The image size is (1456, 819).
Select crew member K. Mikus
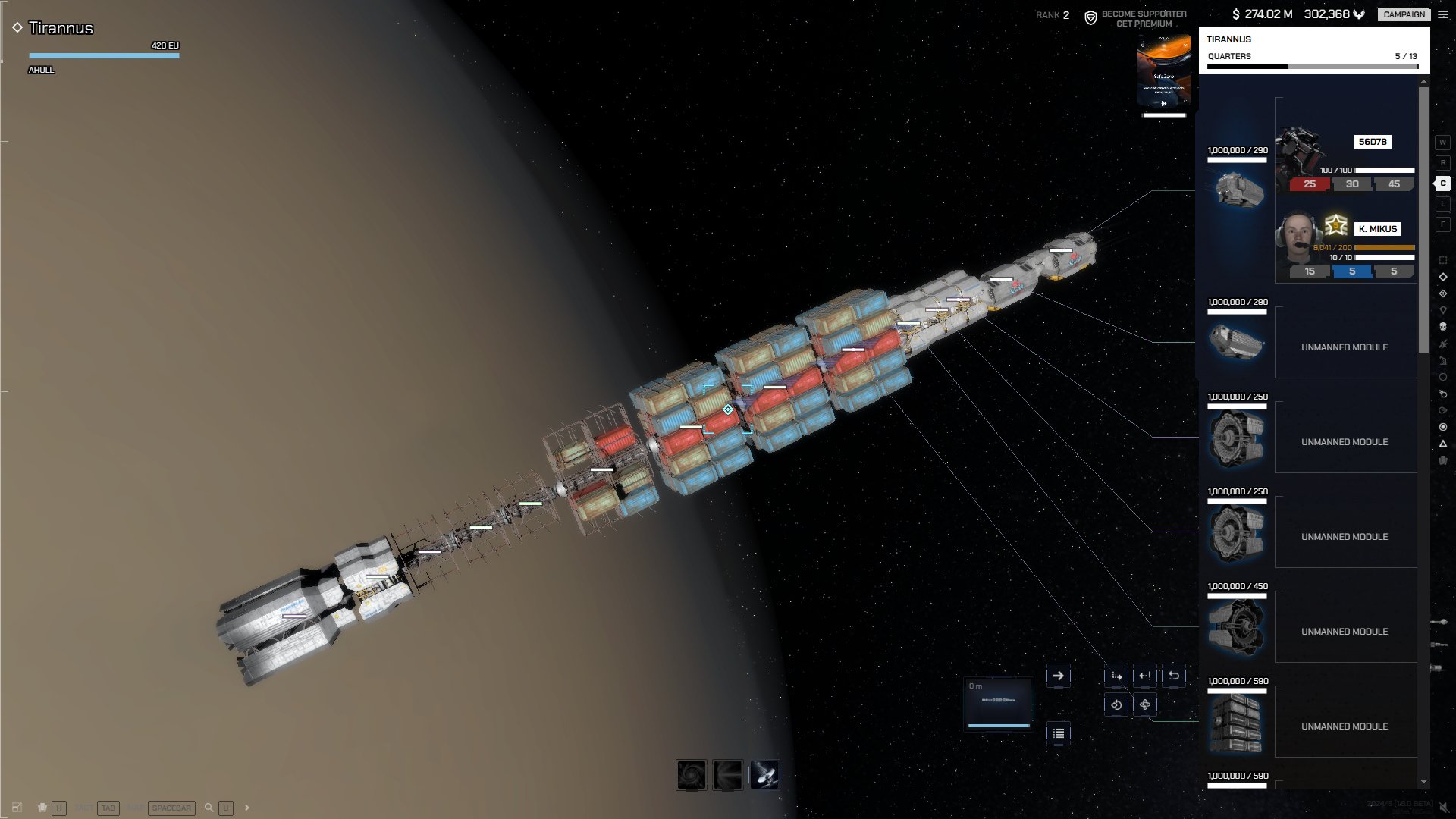click(1377, 229)
